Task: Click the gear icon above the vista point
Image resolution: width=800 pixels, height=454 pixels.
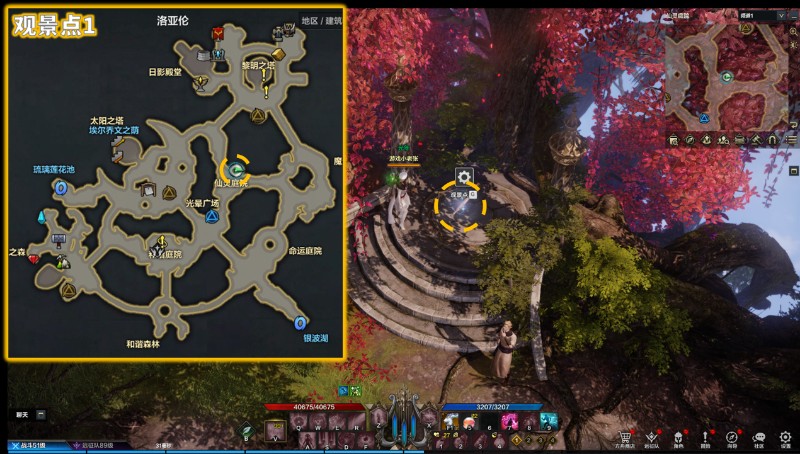Action: pos(463,177)
